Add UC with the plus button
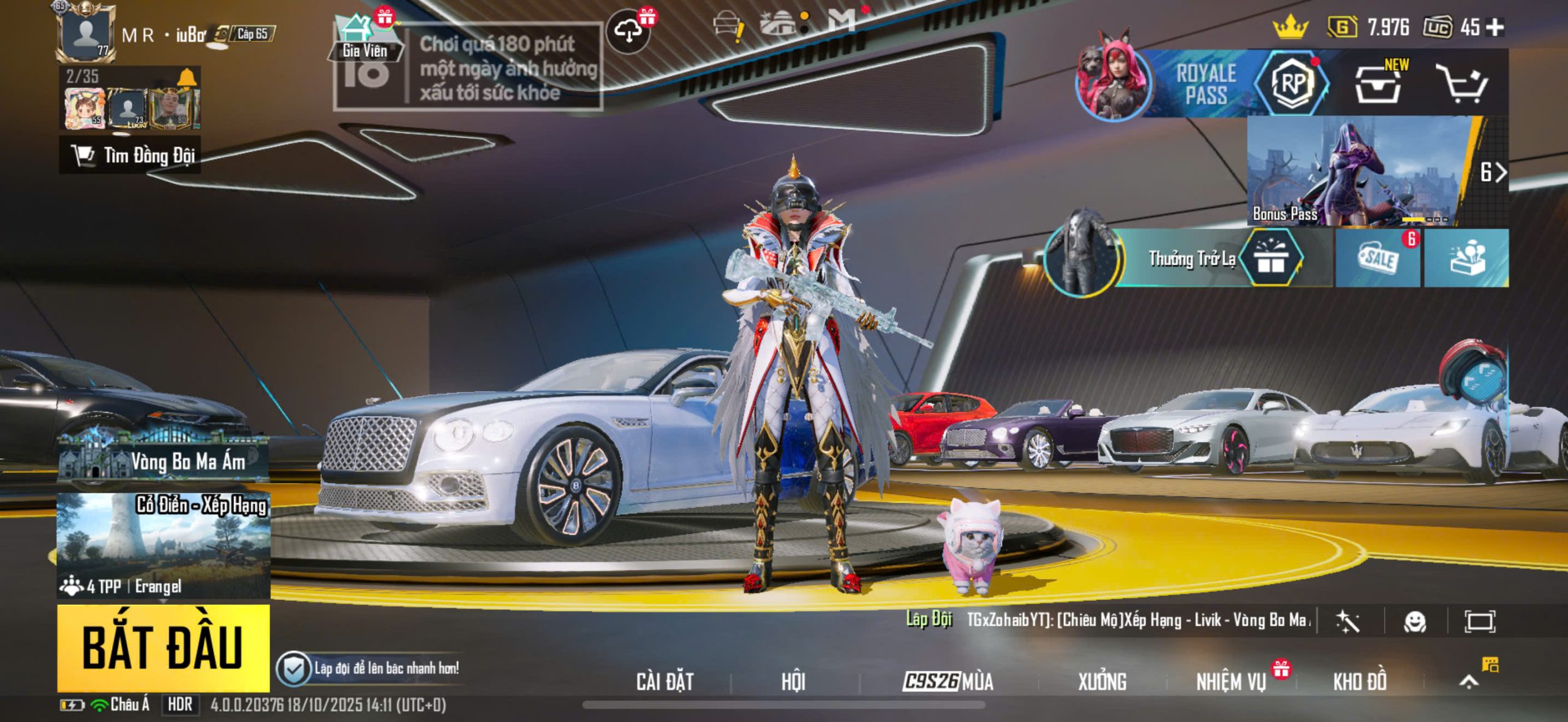 (x=1495, y=27)
